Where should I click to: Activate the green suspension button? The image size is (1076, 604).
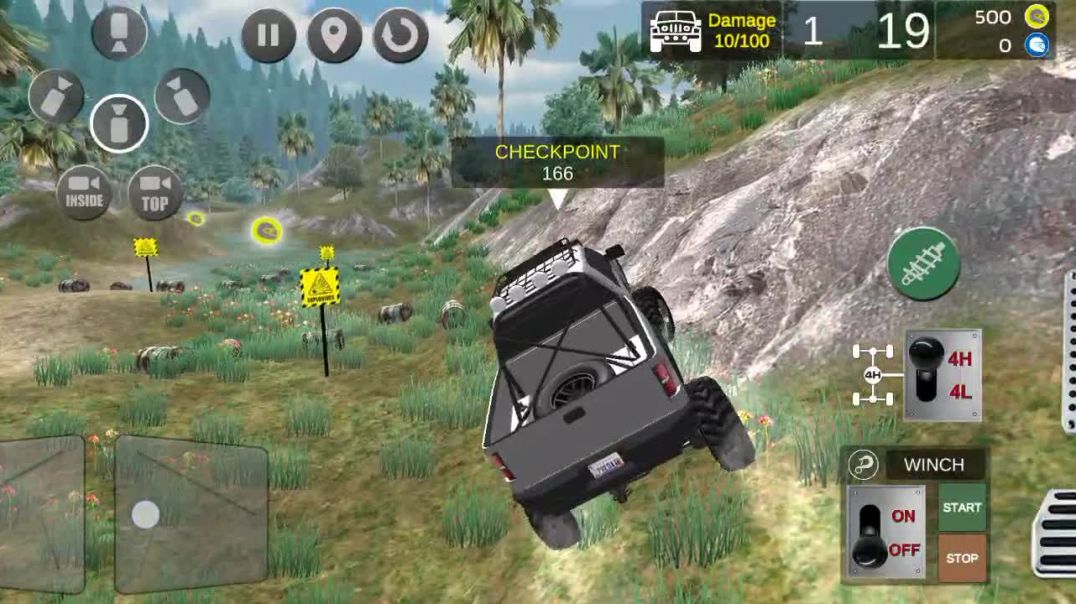point(923,264)
